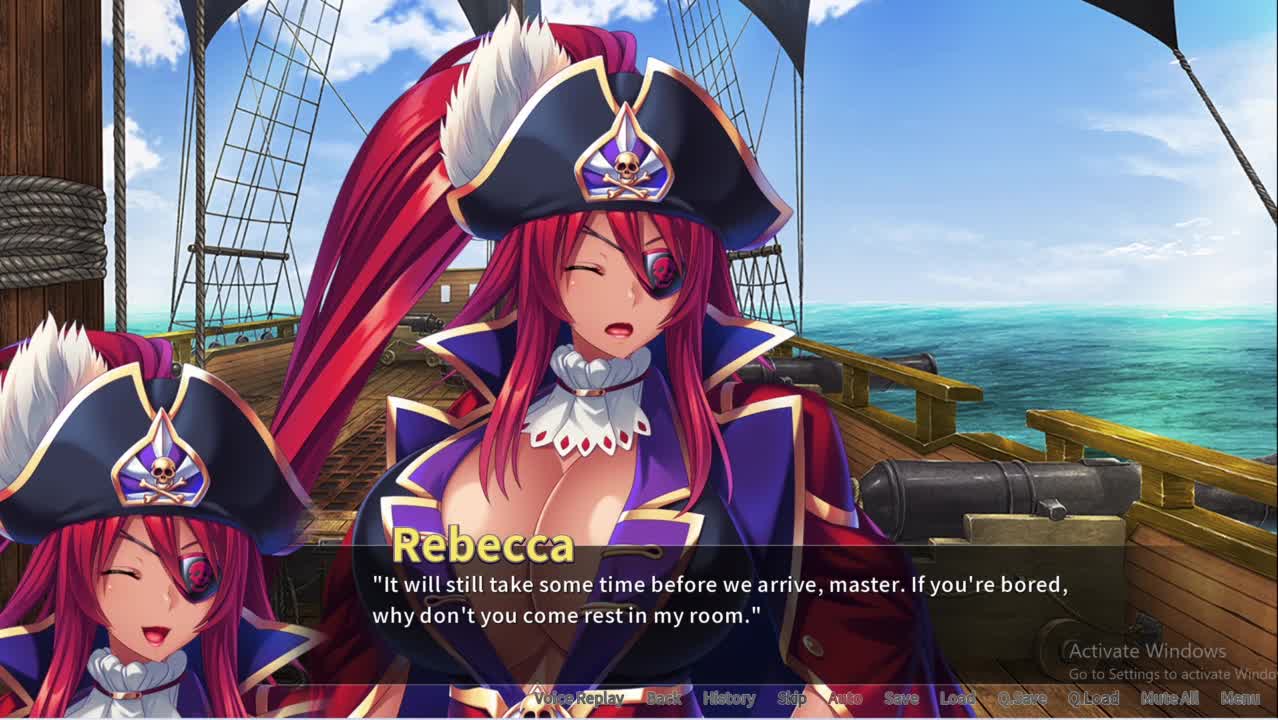Screen dimensions: 1278x720
Task: Open the Save screen
Action: [x=901, y=698]
